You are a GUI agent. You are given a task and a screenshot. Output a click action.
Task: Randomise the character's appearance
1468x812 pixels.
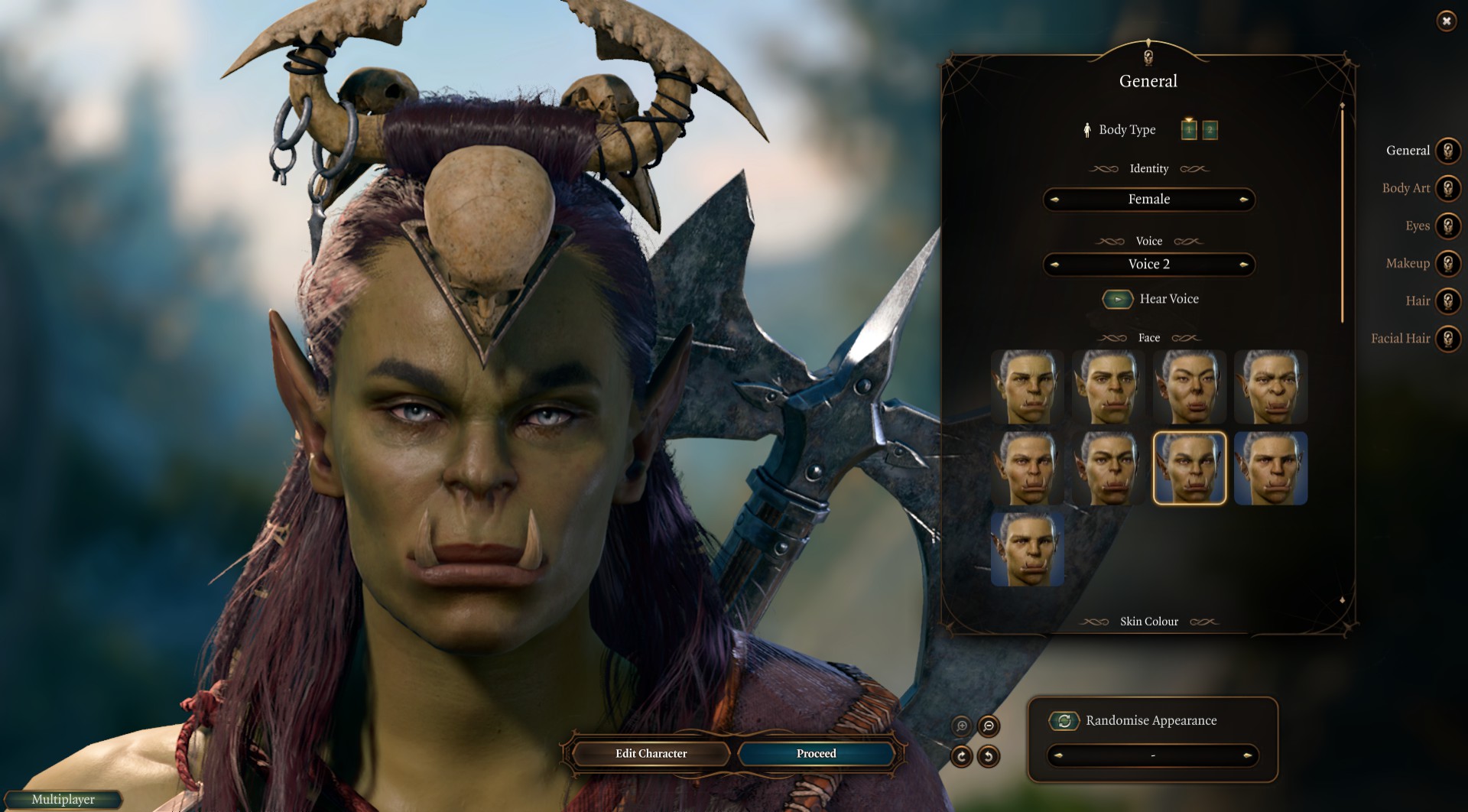point(1064,720)
